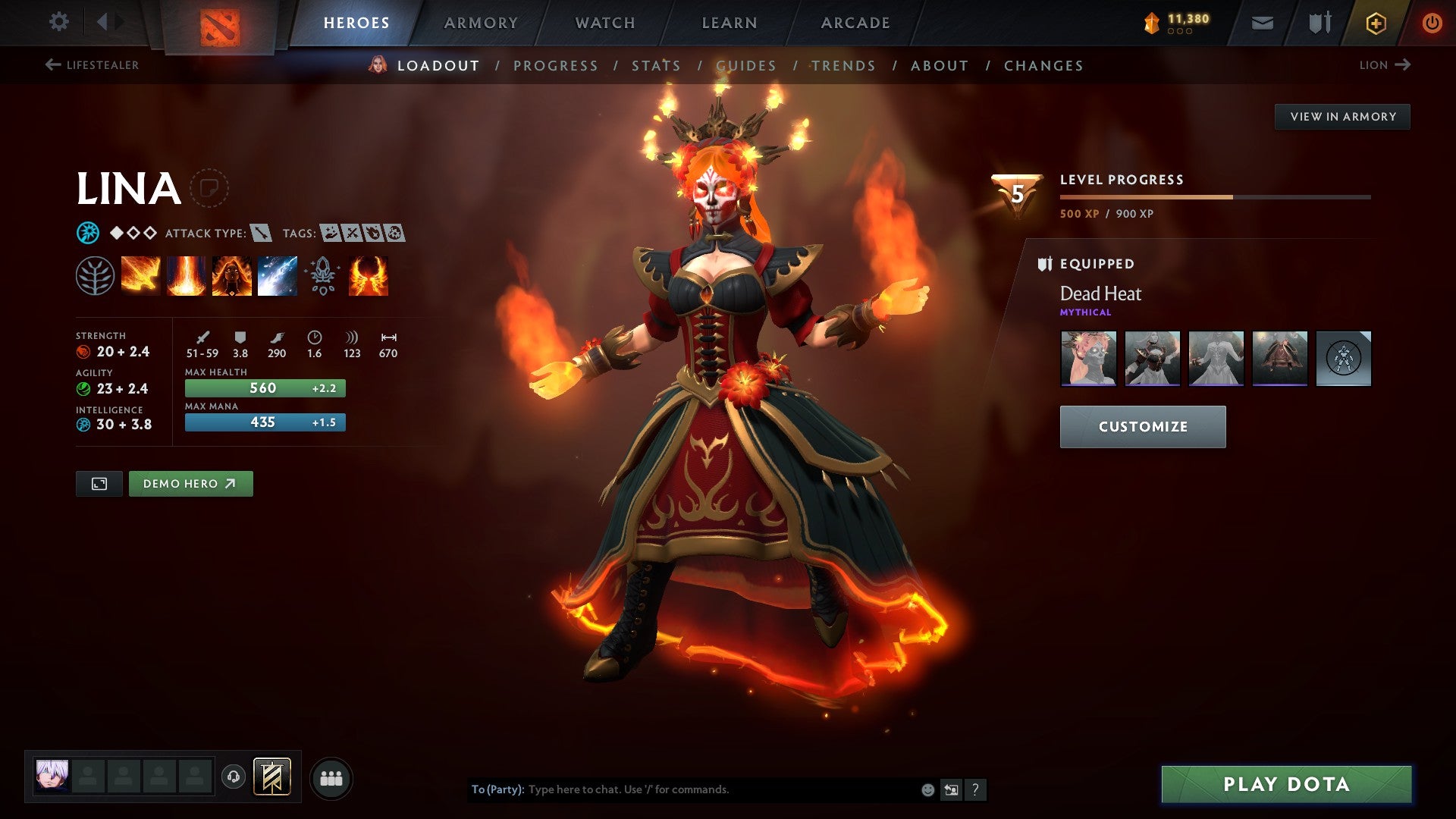1456x819 pixels.
Task: View the Aghanim's Scepter upgrade icon
Action: 324,275
